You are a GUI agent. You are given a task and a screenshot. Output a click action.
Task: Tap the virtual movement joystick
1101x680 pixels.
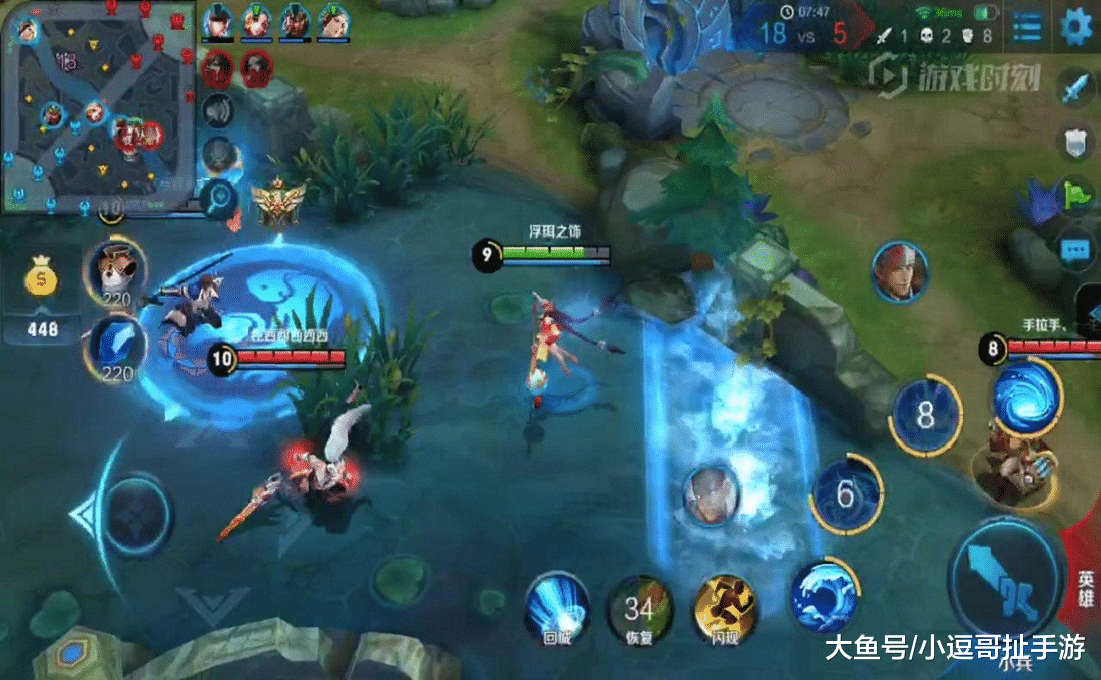coord(136,515)
